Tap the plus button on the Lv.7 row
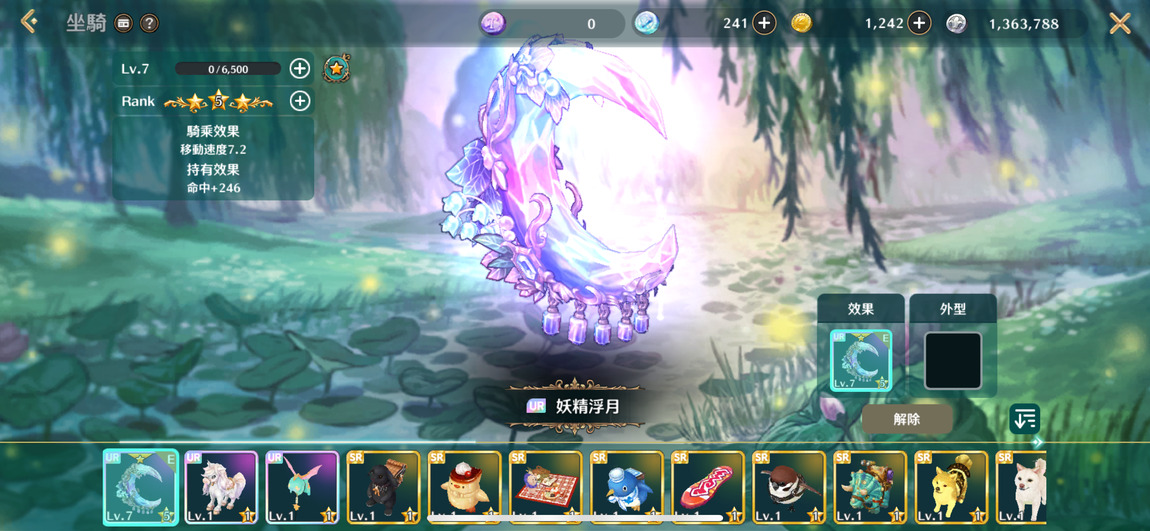This screenshot has width=1150, height=531. pos(299,68)
